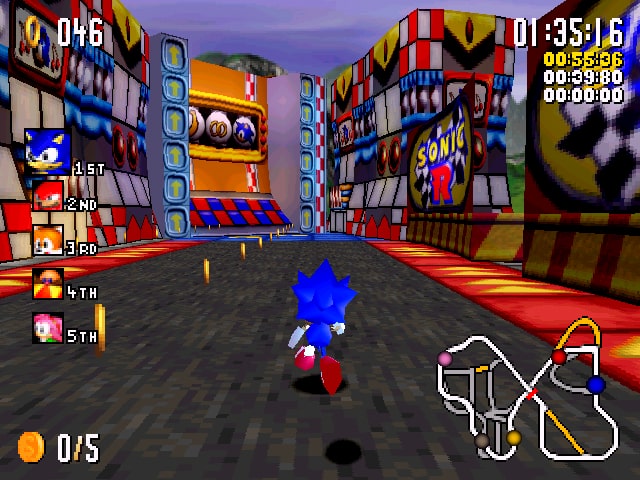
Task: Select Sonic's 1st place portrait
Action: 46,151
